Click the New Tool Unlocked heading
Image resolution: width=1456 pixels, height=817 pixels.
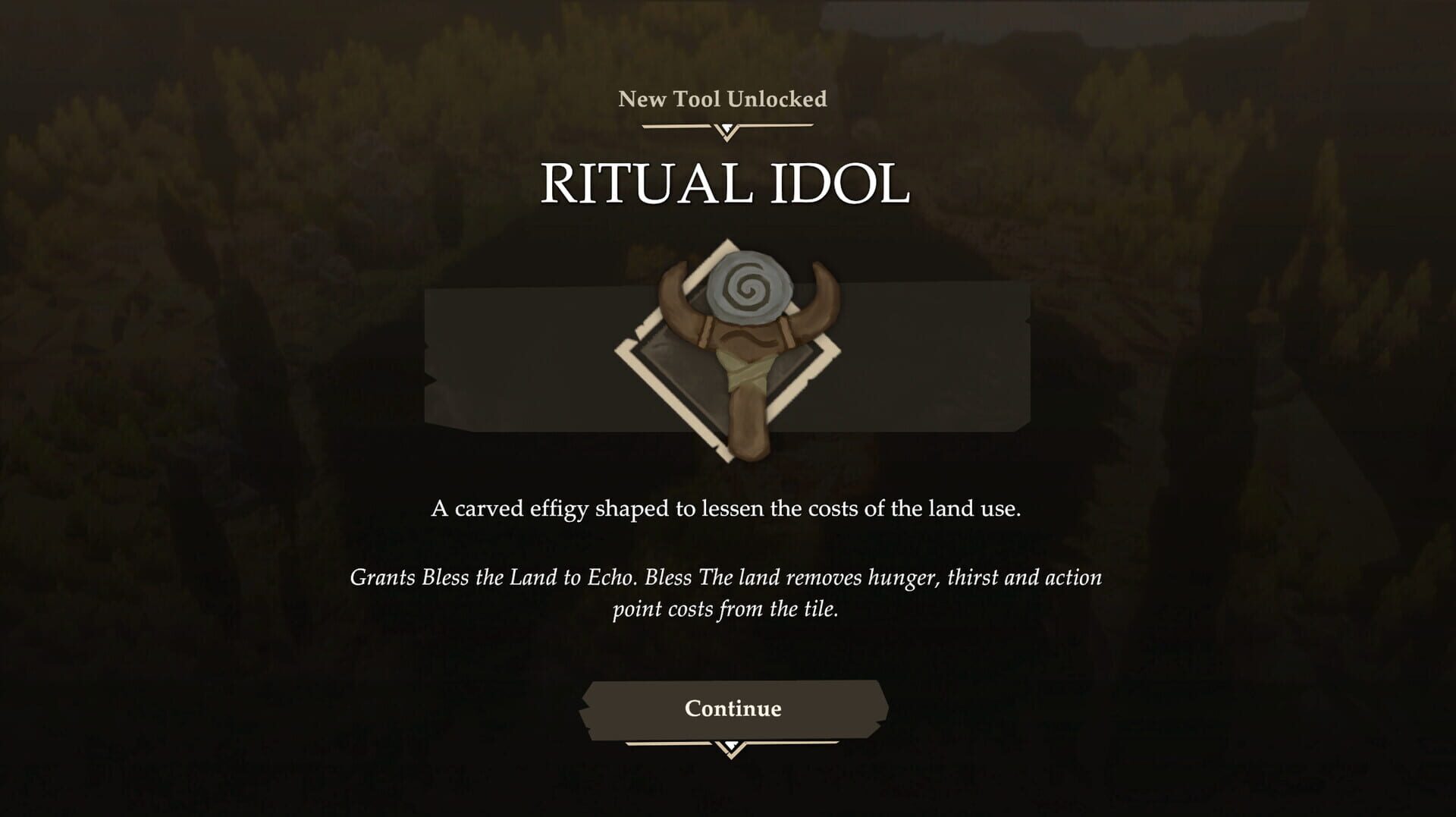pos(722,98)
